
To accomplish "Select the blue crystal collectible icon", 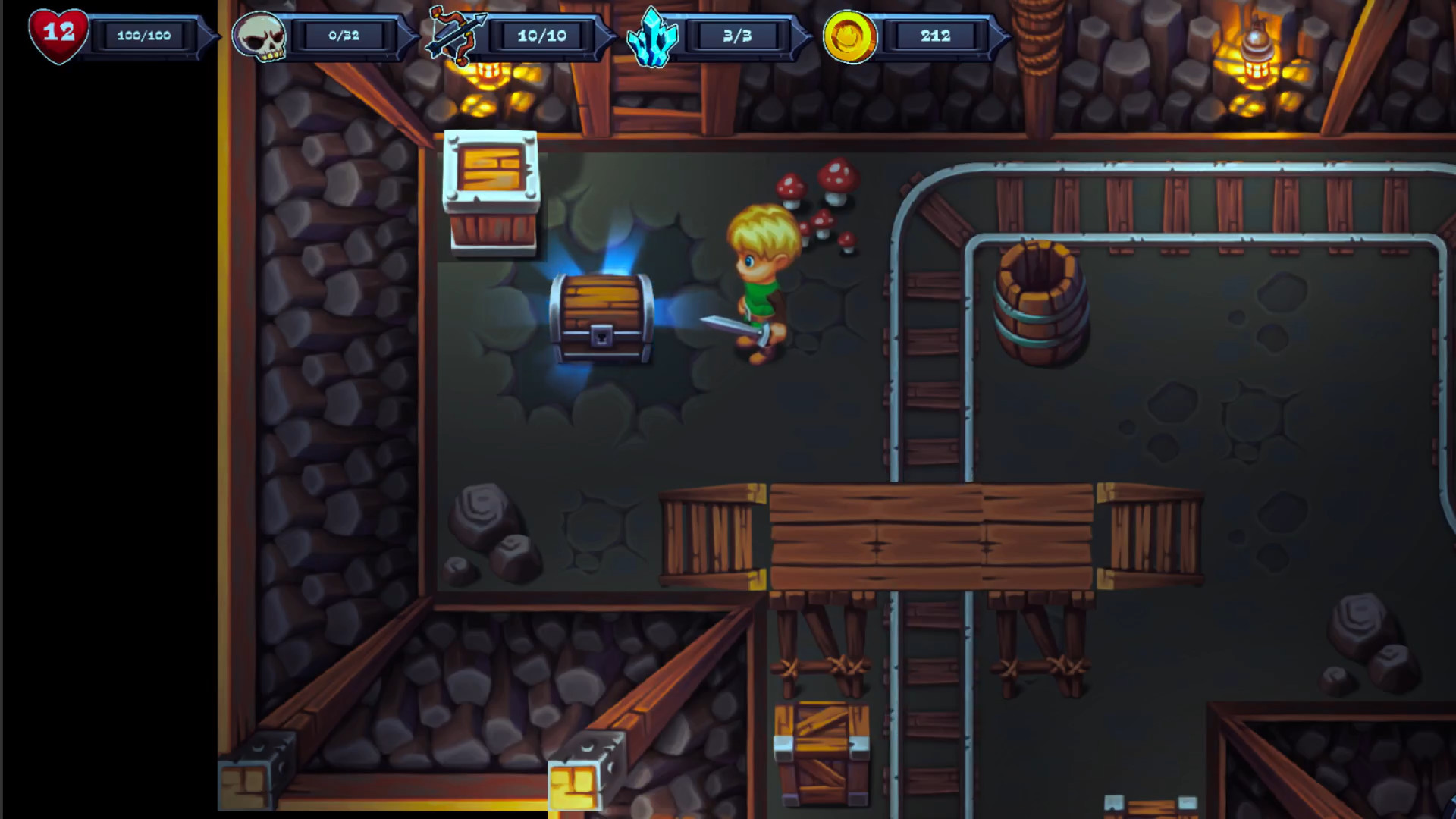I will (x=652, y=36).
